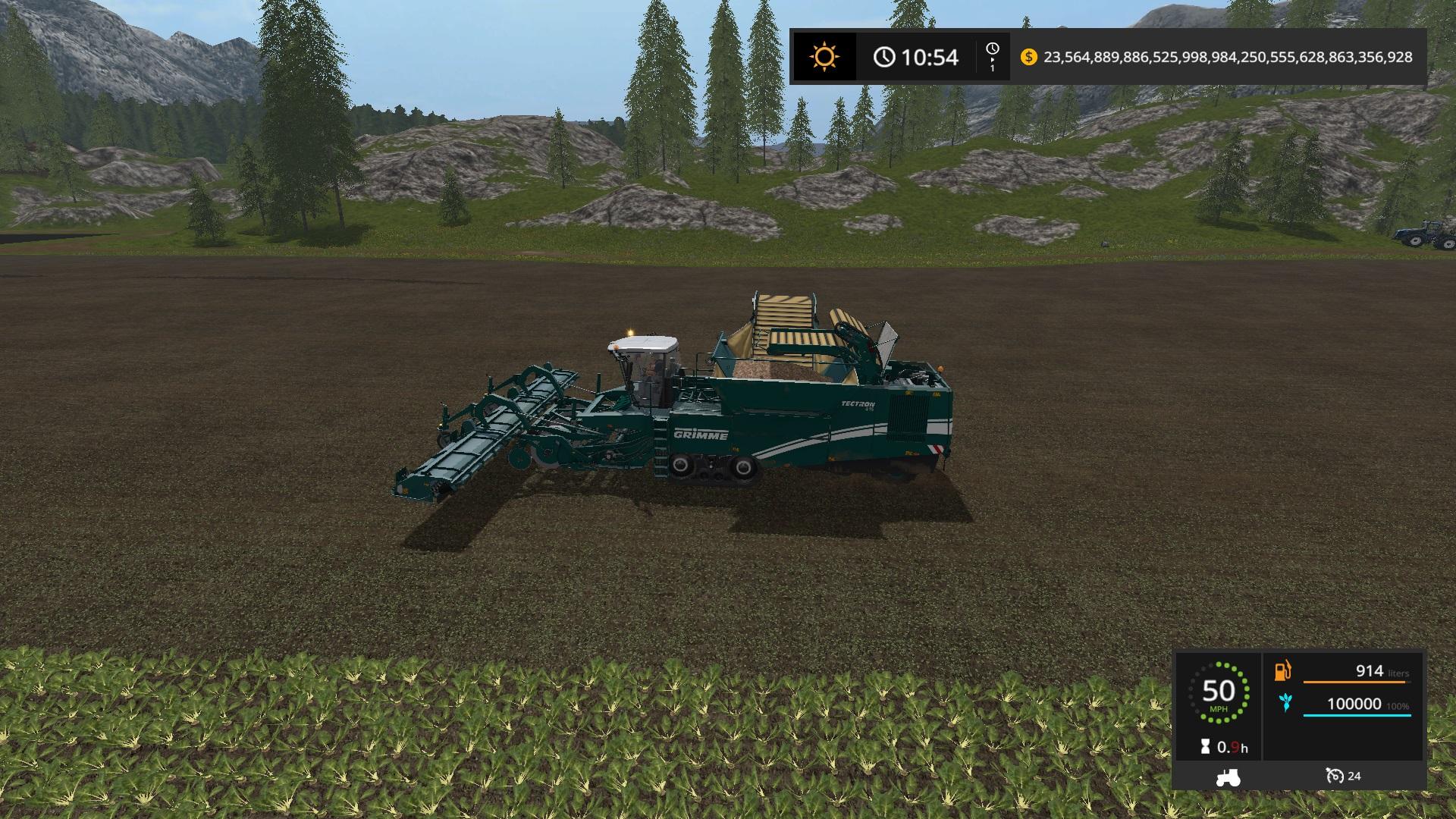The width and height of the screenshot is (1456, 819).
Task: Click the fuel pump icon
Action: 1283,670
